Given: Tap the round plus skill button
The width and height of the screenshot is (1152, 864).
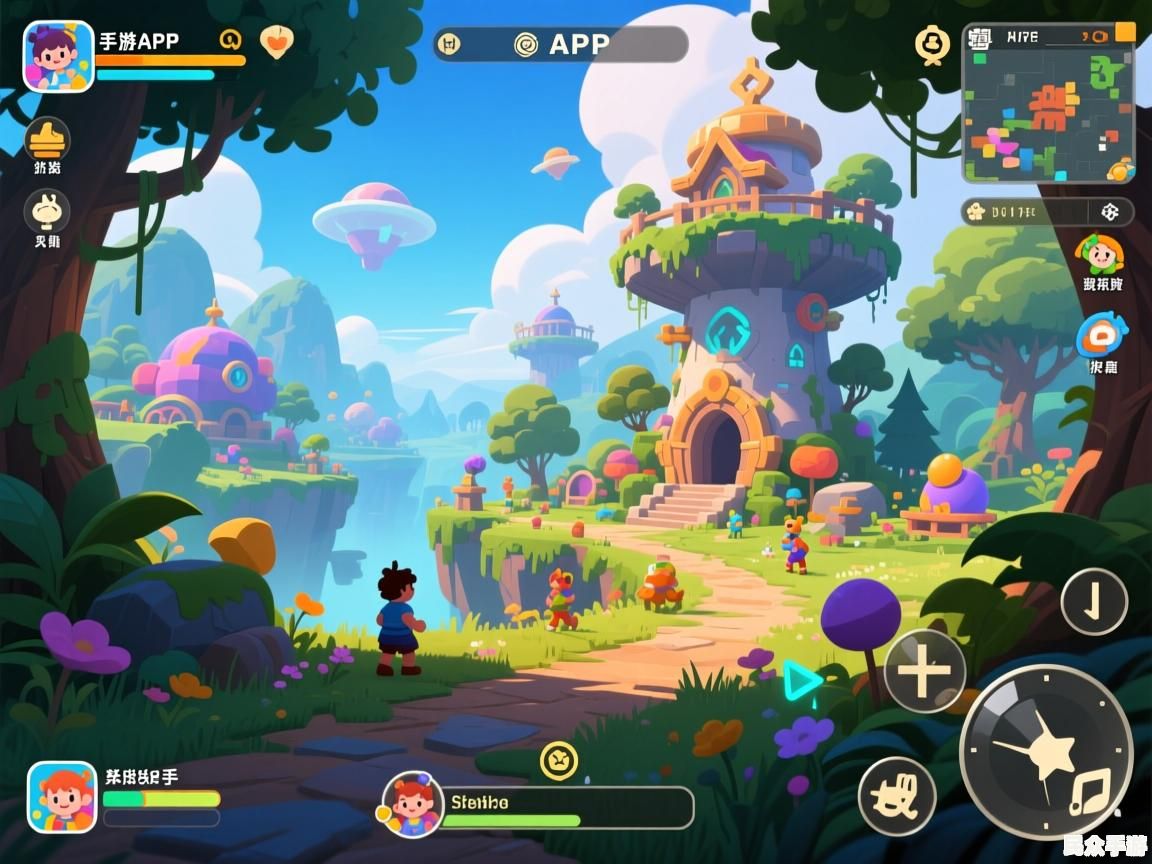Looking at the screenshot, I should (924, 671).
